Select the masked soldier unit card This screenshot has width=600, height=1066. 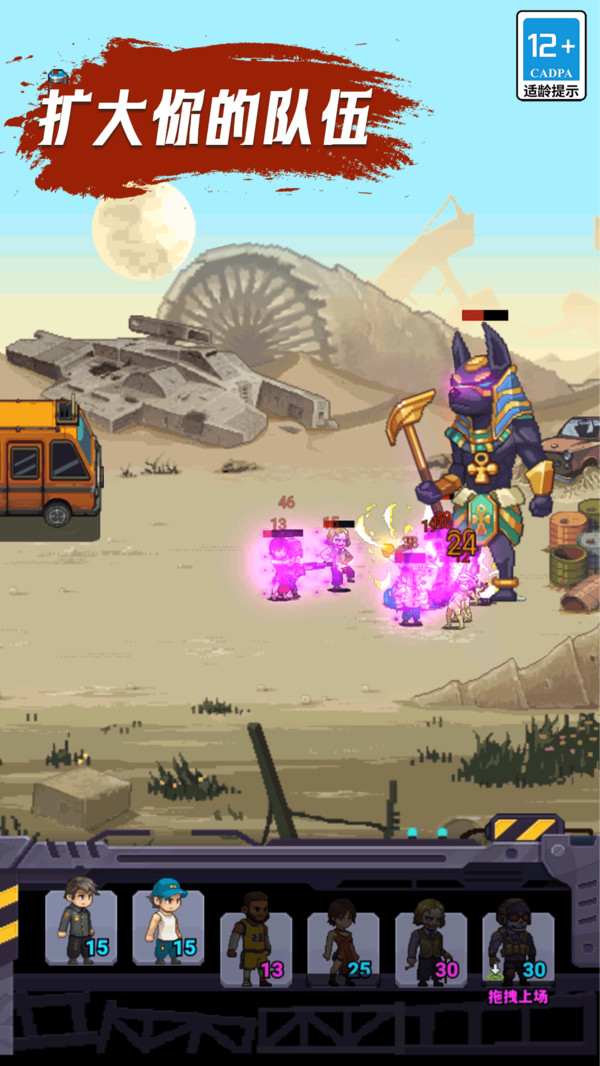[x=518, y=948]
